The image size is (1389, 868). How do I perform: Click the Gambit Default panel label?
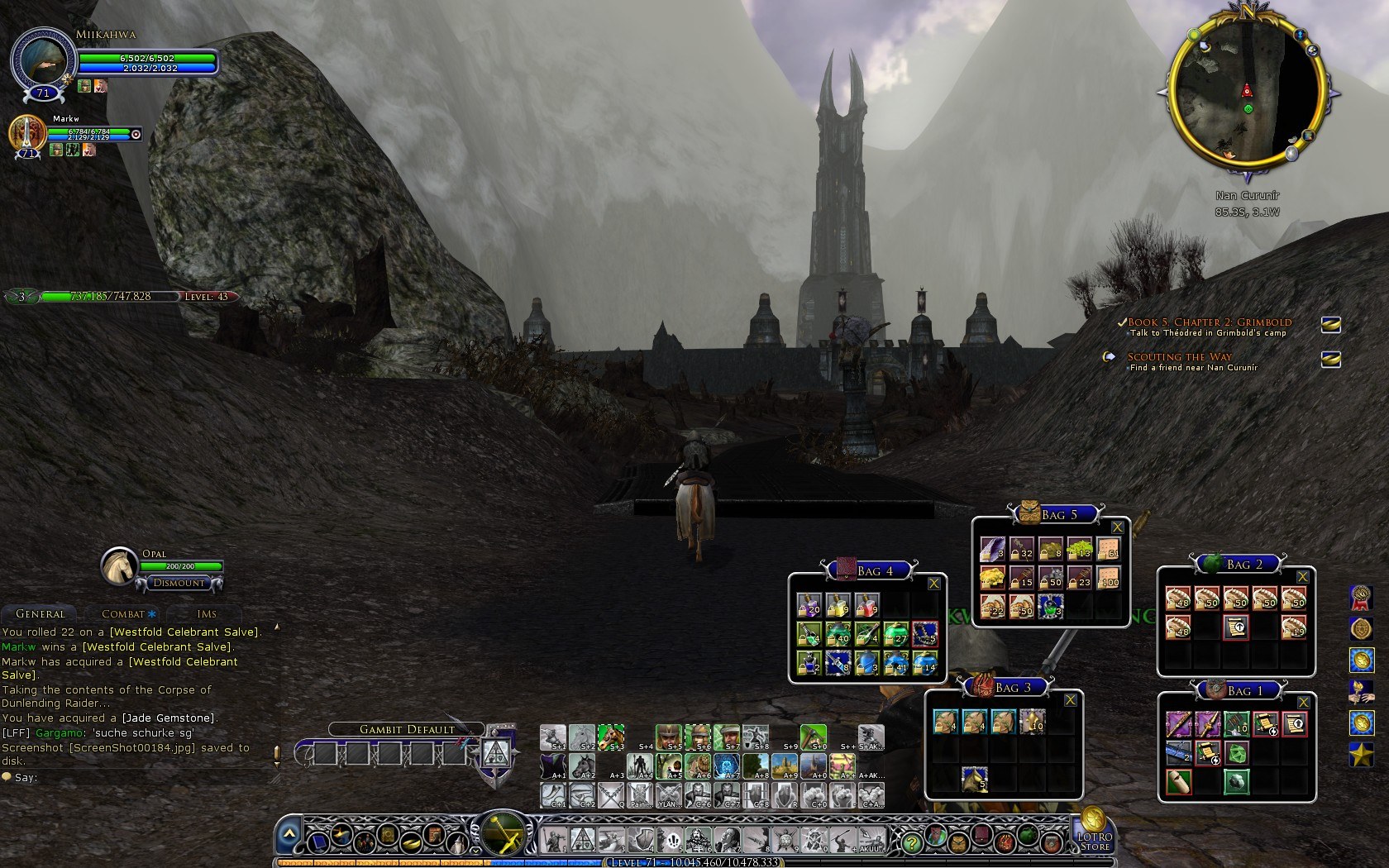tap(406, 729)
